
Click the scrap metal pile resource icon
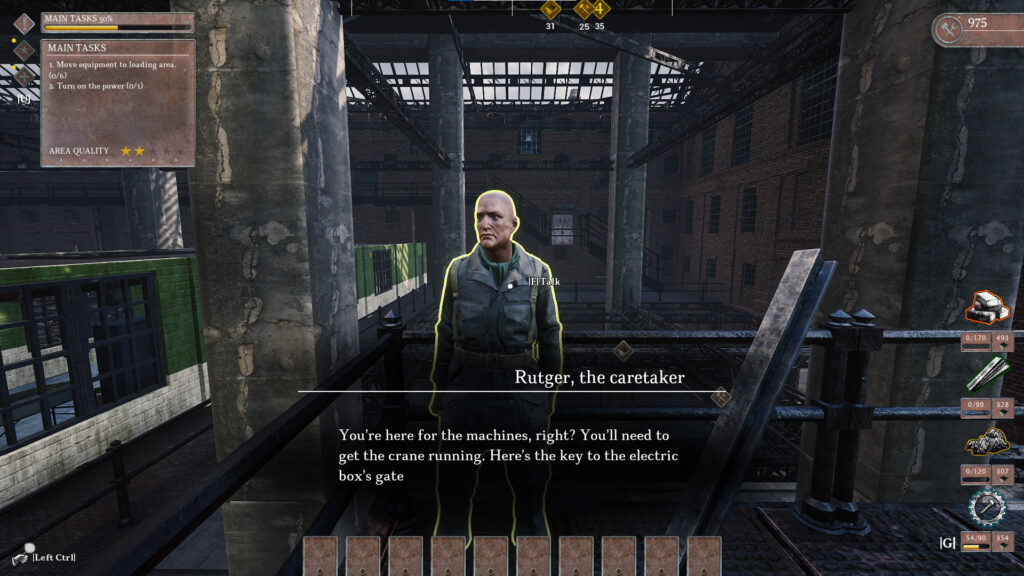tap(987, 441)
